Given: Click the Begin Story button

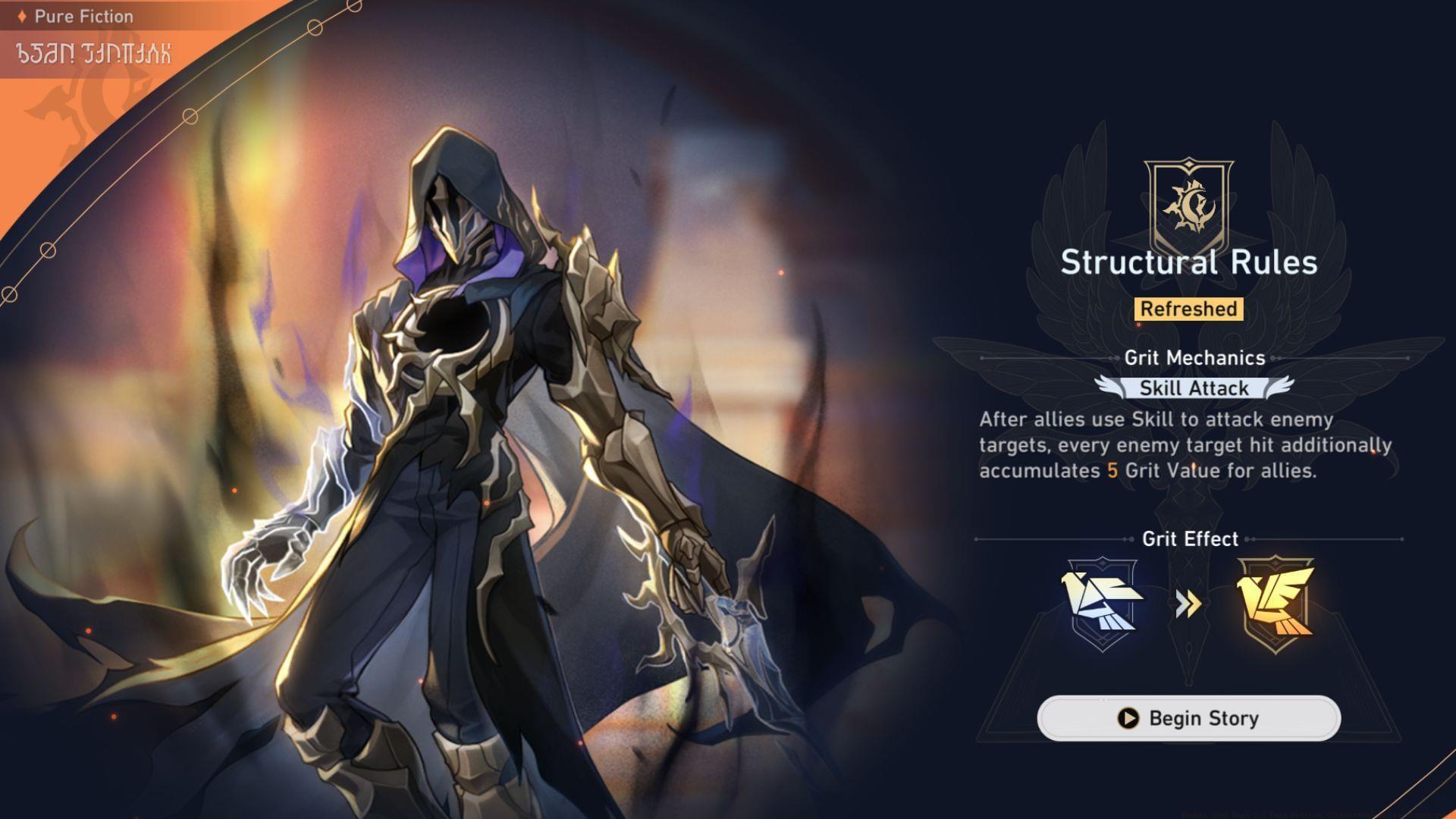Looking at the screenshot, I should coord(1188,718).
